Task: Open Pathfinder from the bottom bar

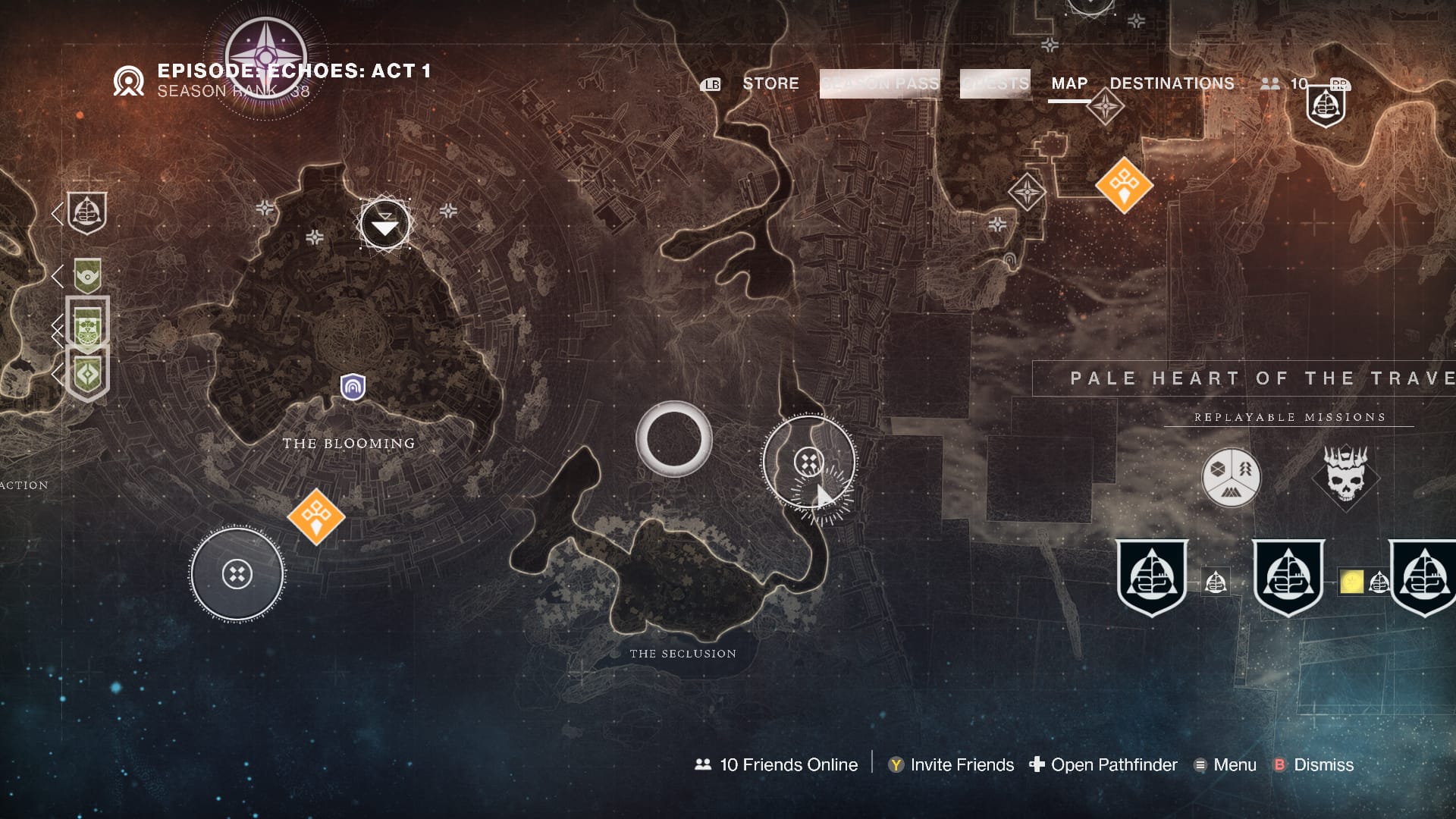Action: pyautogui.click(x=1112, y=765)
